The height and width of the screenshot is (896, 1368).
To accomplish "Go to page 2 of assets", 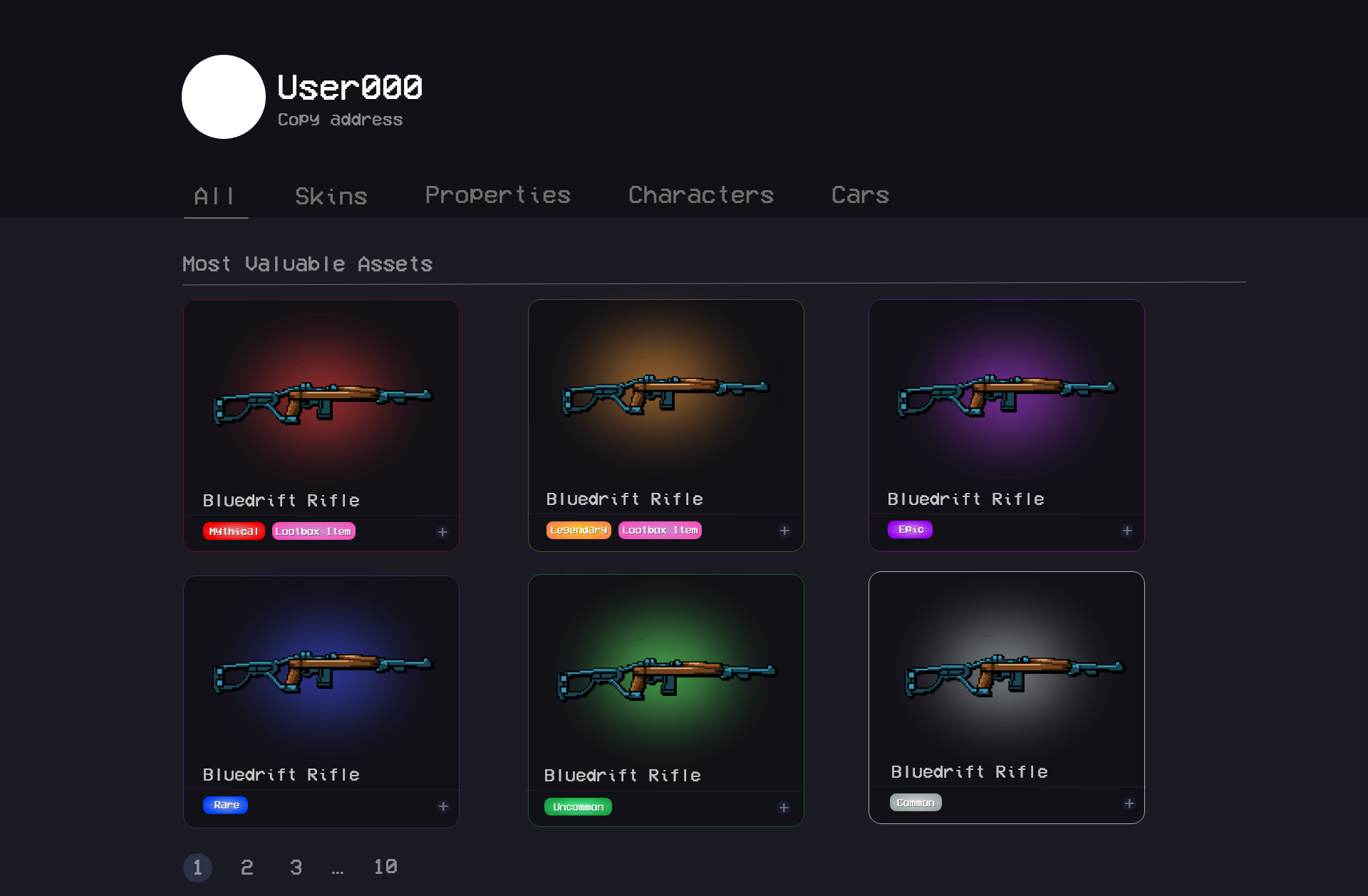I will [247, 868].
